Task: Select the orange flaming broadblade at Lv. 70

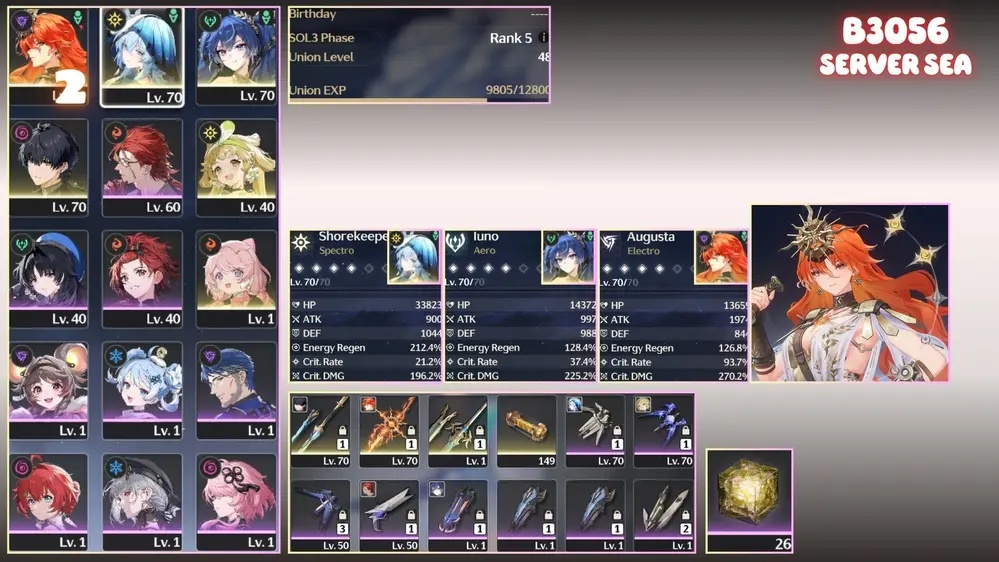Action: pos(389,430)
